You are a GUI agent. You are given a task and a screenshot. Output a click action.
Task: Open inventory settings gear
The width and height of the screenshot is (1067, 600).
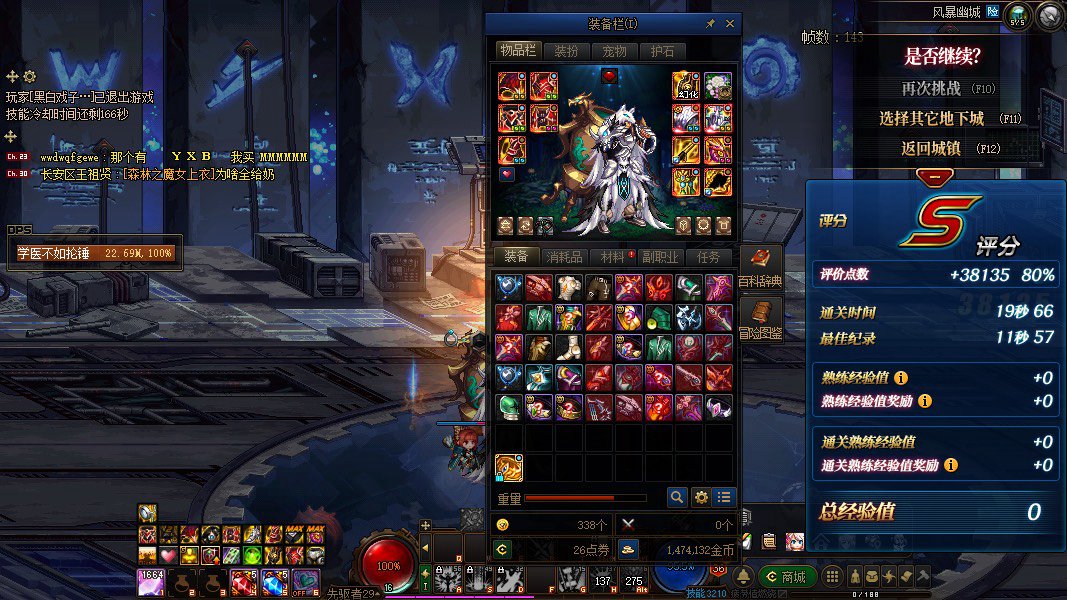(701, 497)
